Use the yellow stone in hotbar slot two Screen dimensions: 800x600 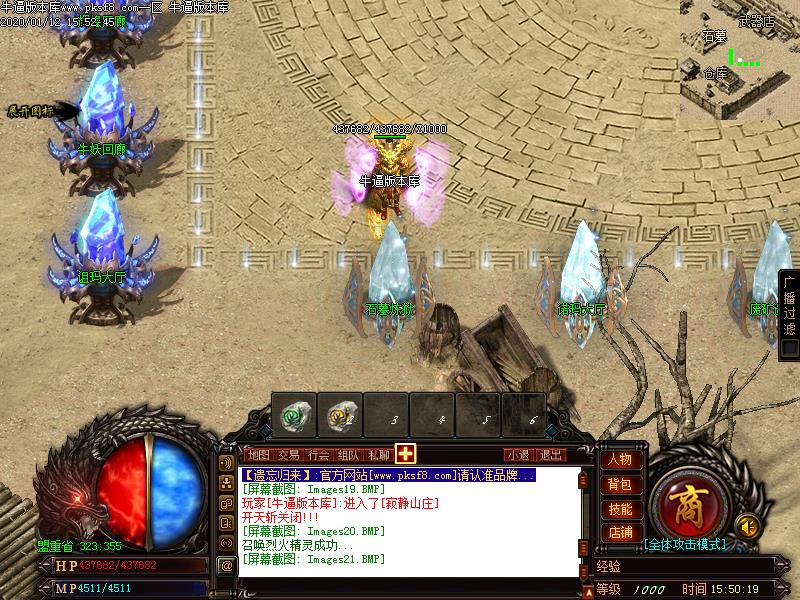[x=341, y=413]
